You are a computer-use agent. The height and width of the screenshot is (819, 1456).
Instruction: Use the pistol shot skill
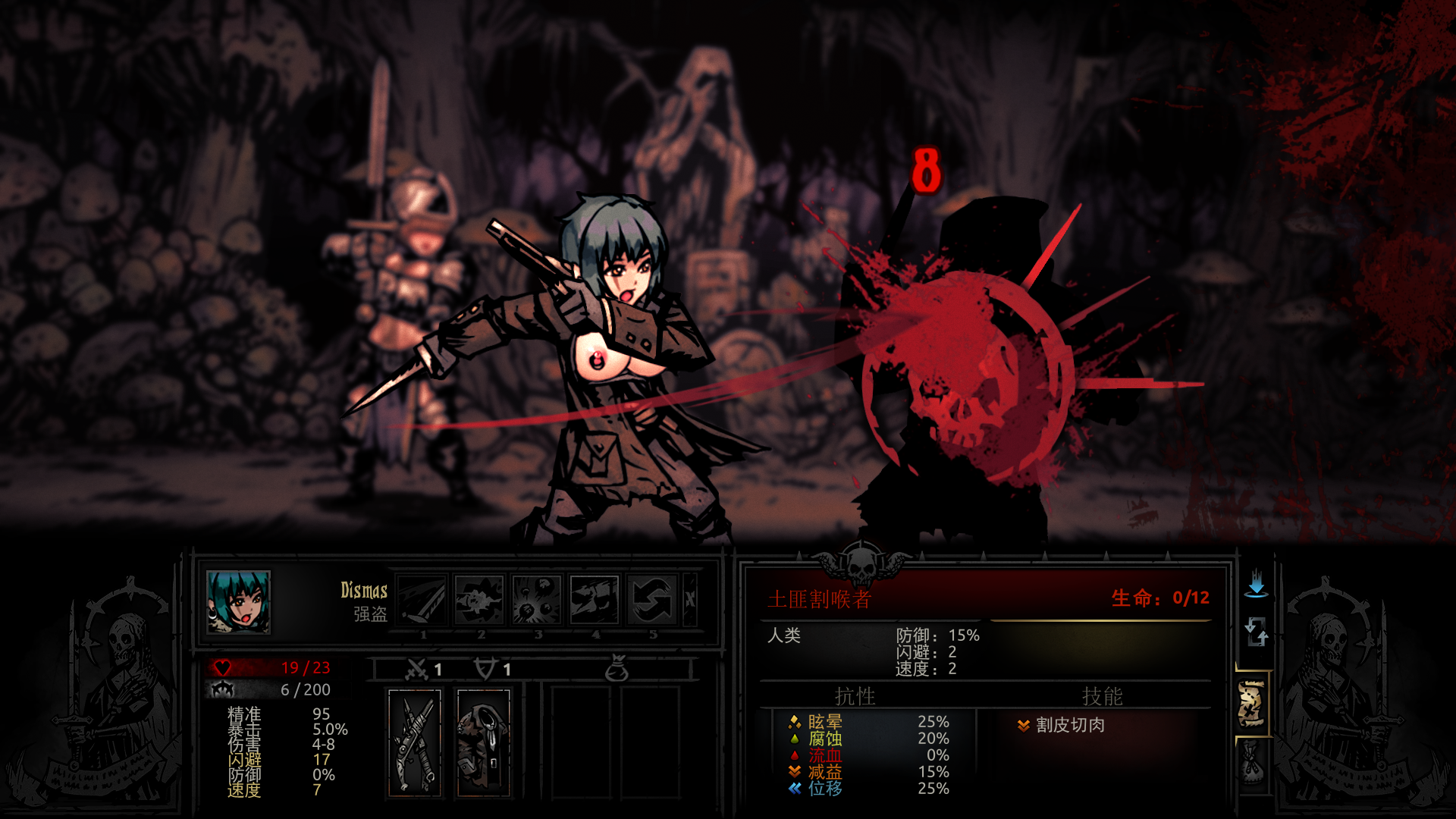coord(479,600)
